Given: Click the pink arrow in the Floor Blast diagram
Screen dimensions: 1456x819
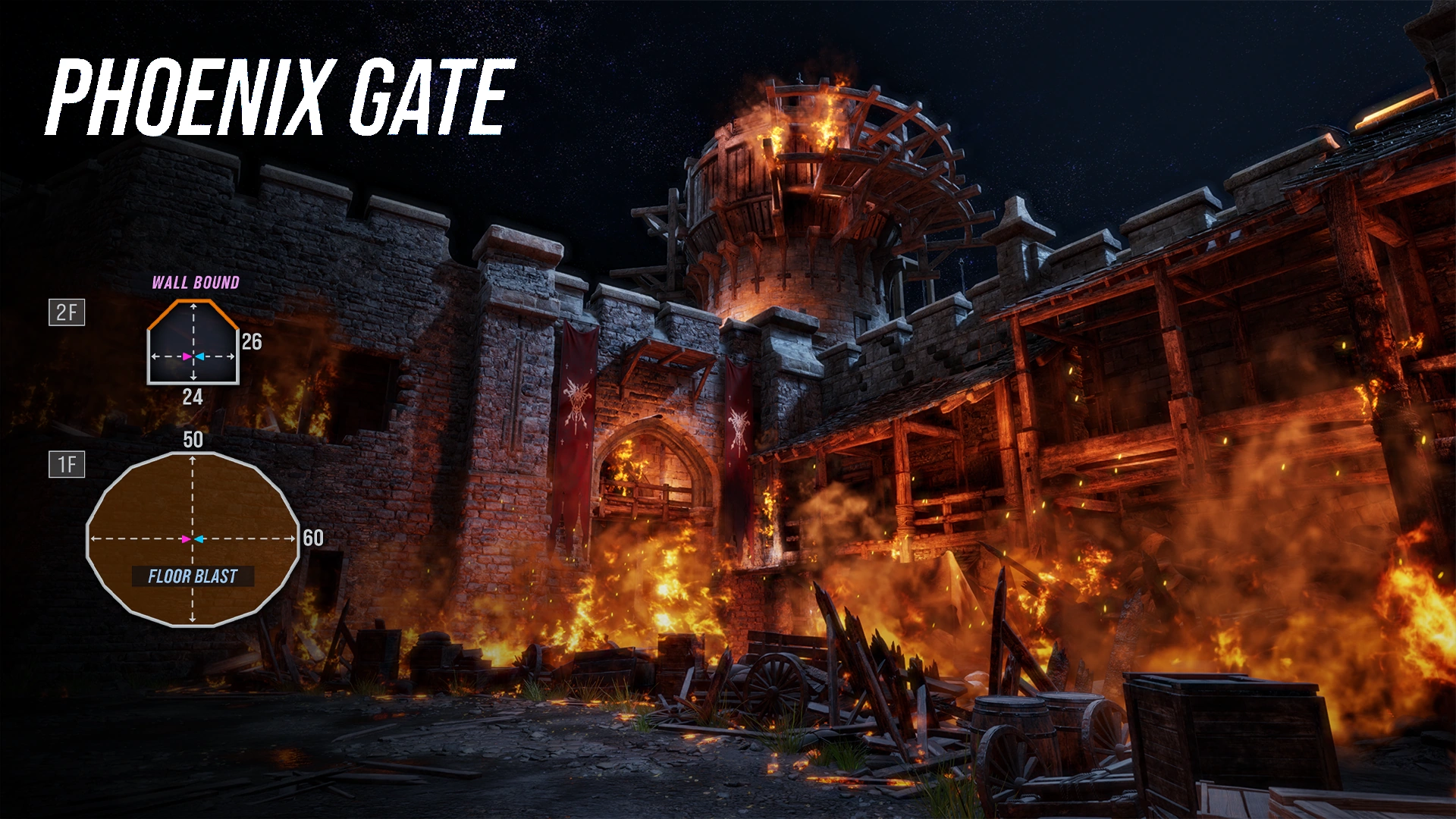Looking at the screenshot, I should 185,540.
